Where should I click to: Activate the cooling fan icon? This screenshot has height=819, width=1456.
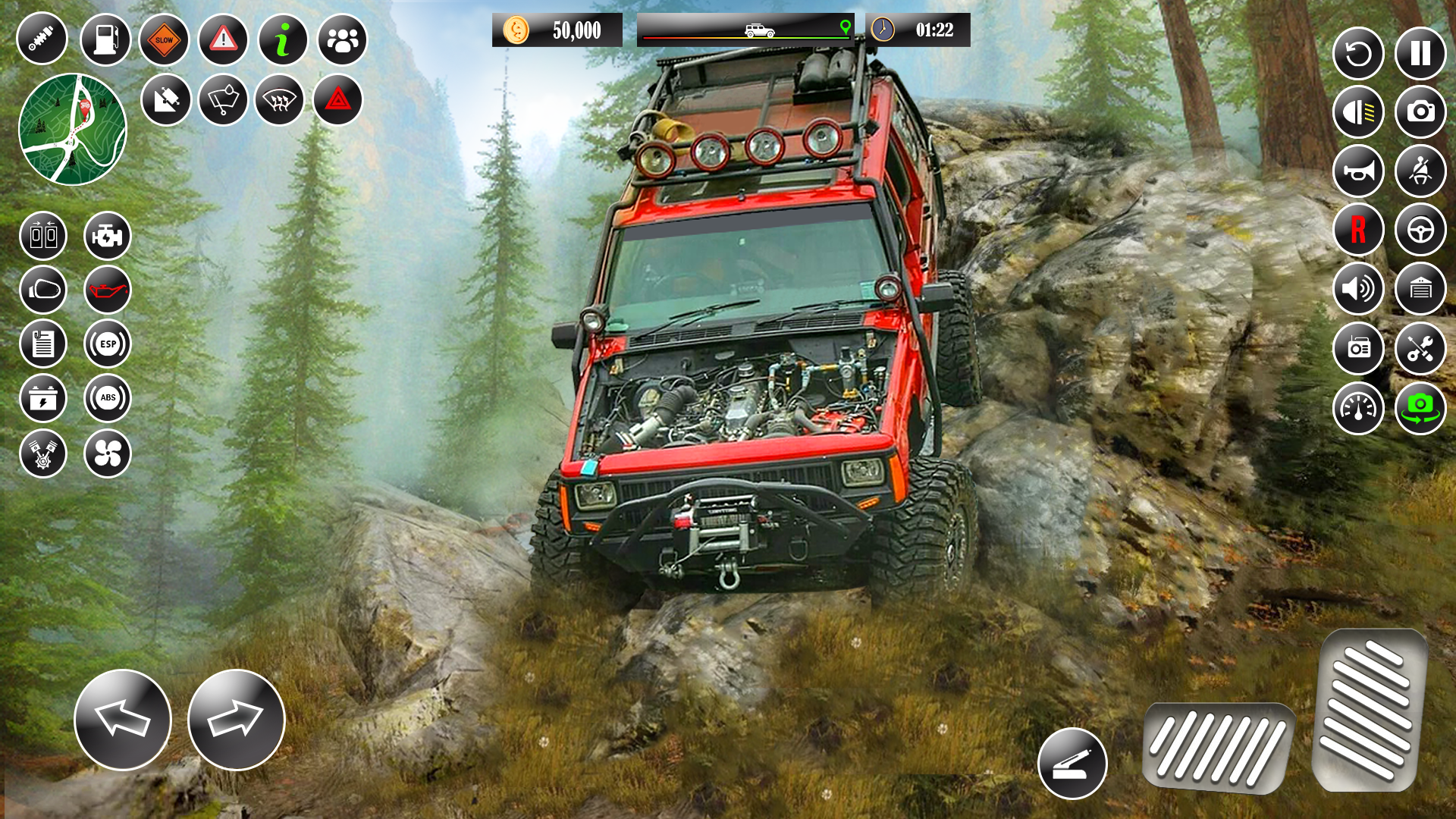[107, 453]
